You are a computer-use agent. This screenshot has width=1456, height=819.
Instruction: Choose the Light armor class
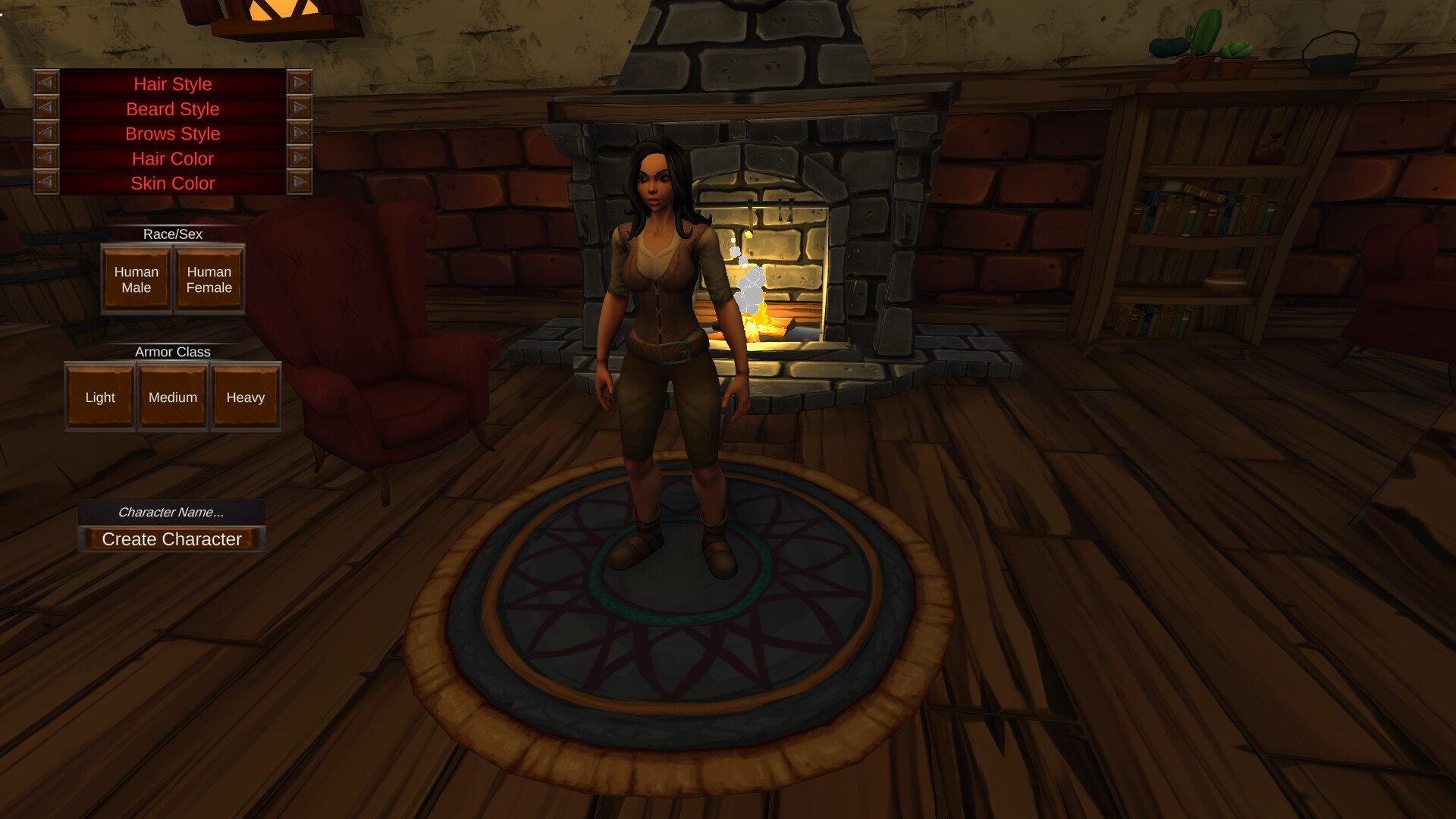pos(99,397)
